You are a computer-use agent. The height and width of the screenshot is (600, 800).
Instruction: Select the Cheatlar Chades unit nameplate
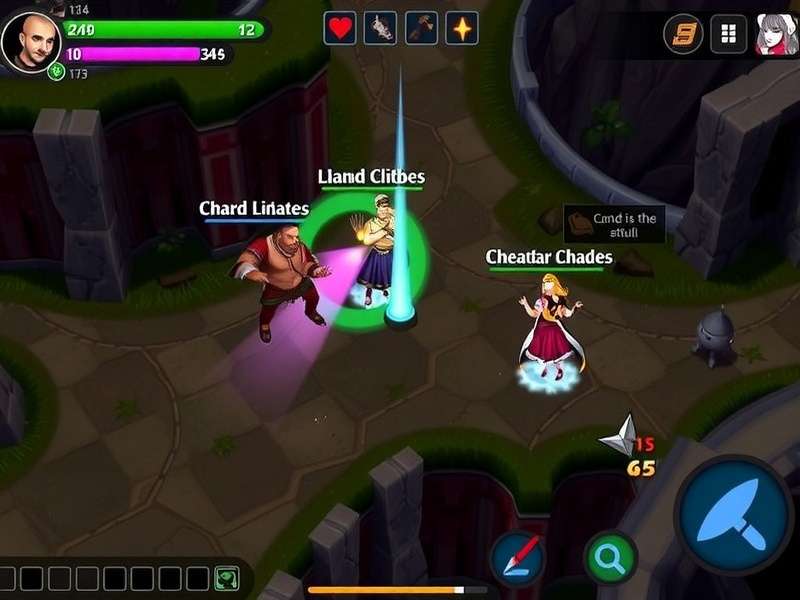pos(549,258)
